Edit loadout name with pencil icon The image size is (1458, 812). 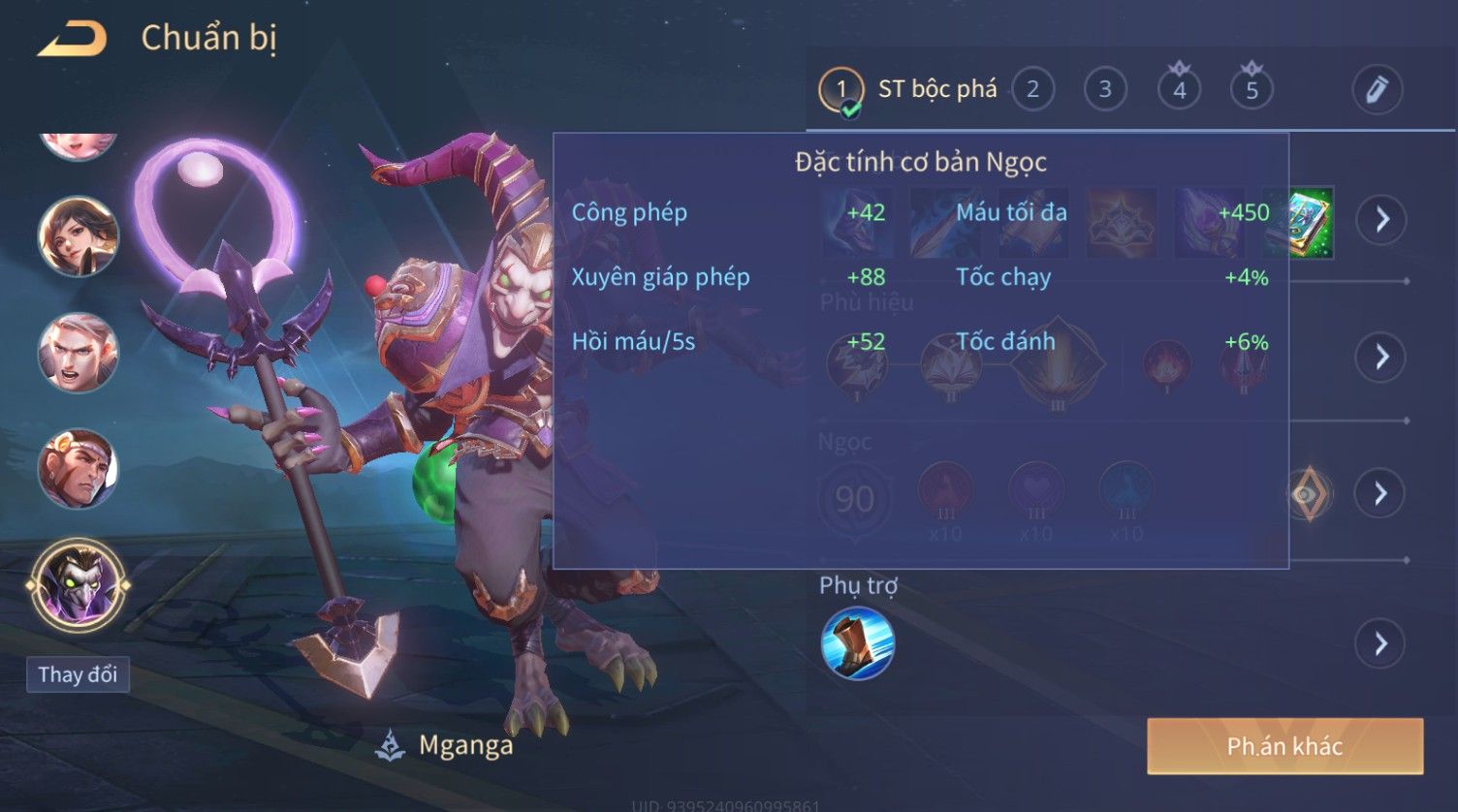click(x=1377, y=90)
